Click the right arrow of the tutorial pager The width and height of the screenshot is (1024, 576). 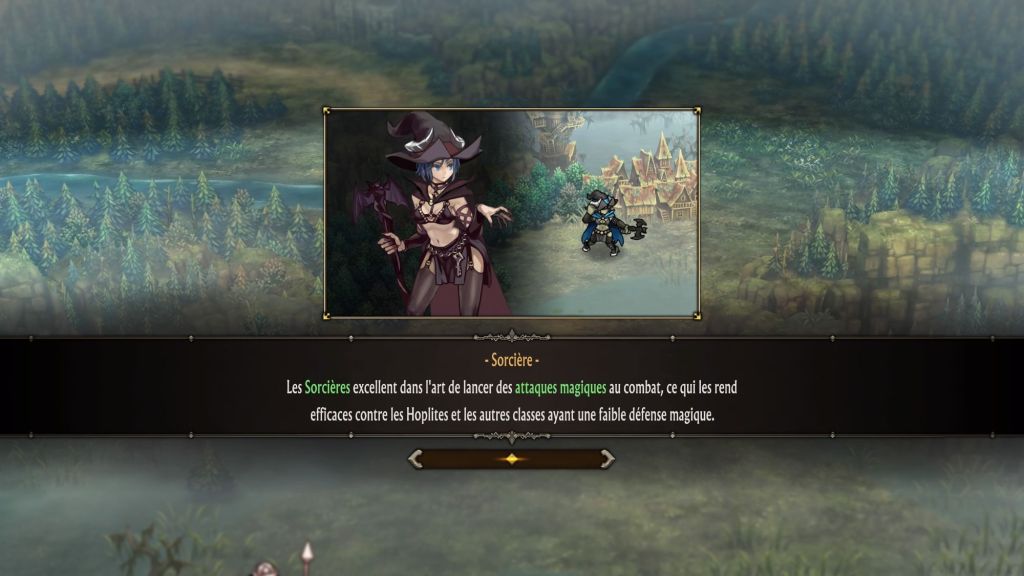tap(606, 459)
